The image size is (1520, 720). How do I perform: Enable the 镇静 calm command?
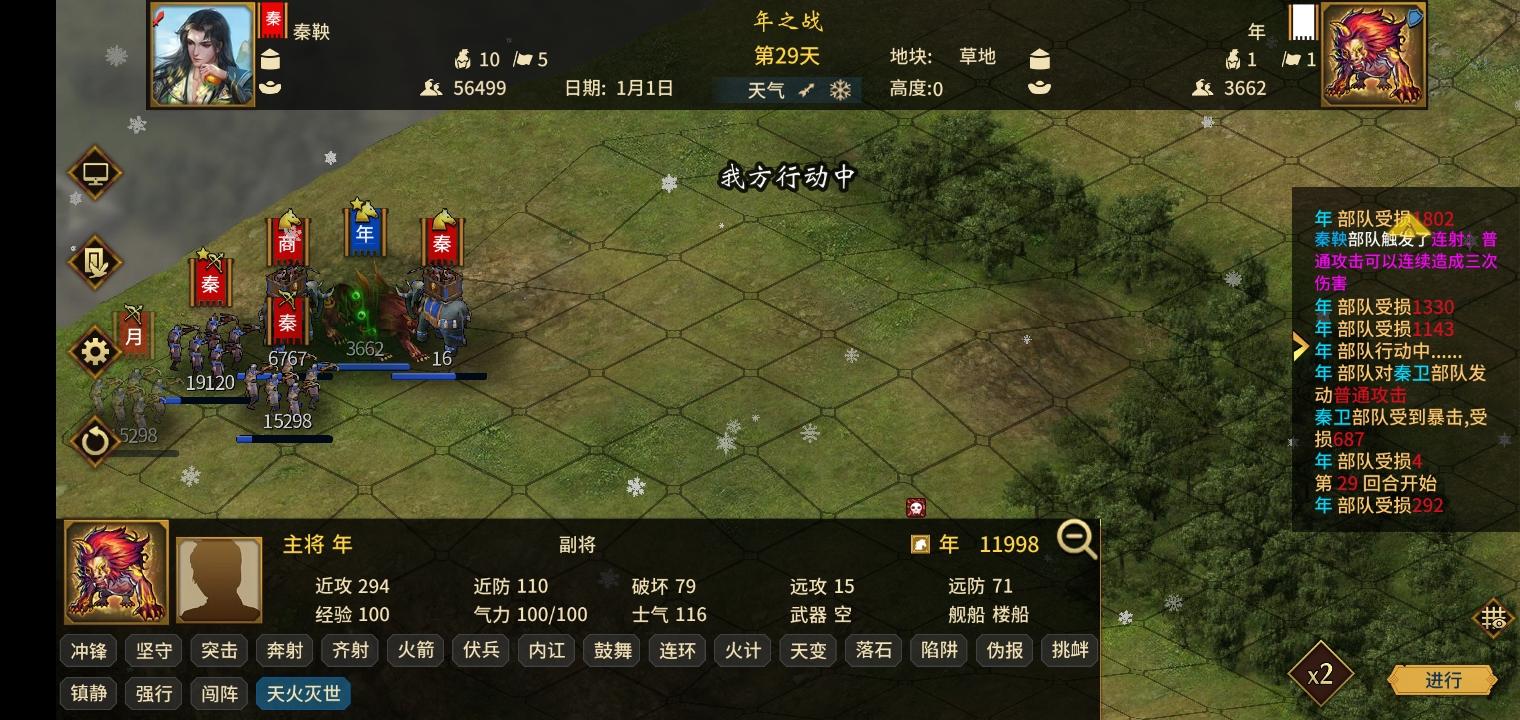(88, 693)
